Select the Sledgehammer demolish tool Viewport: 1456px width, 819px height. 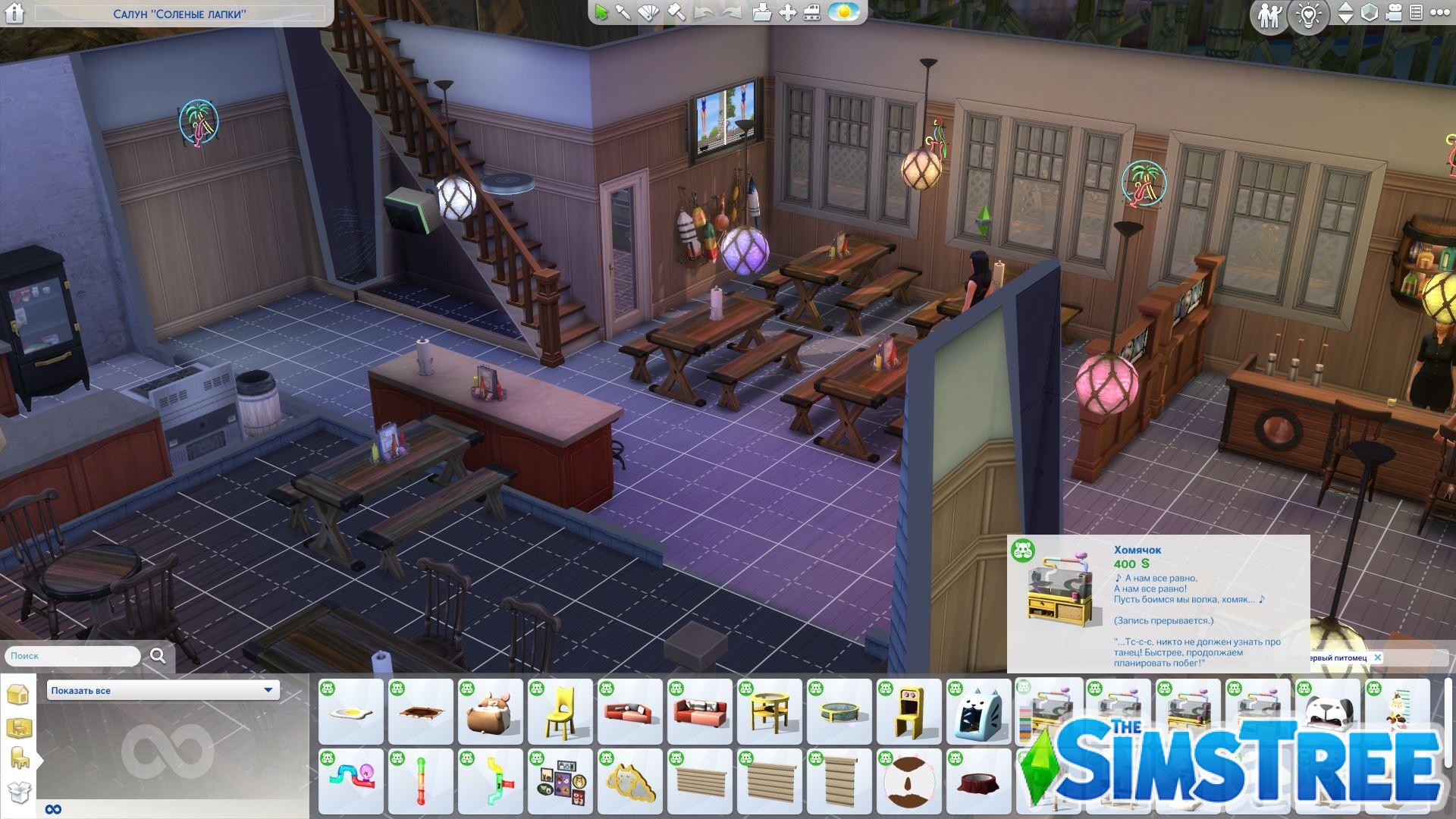click(677, 13)
